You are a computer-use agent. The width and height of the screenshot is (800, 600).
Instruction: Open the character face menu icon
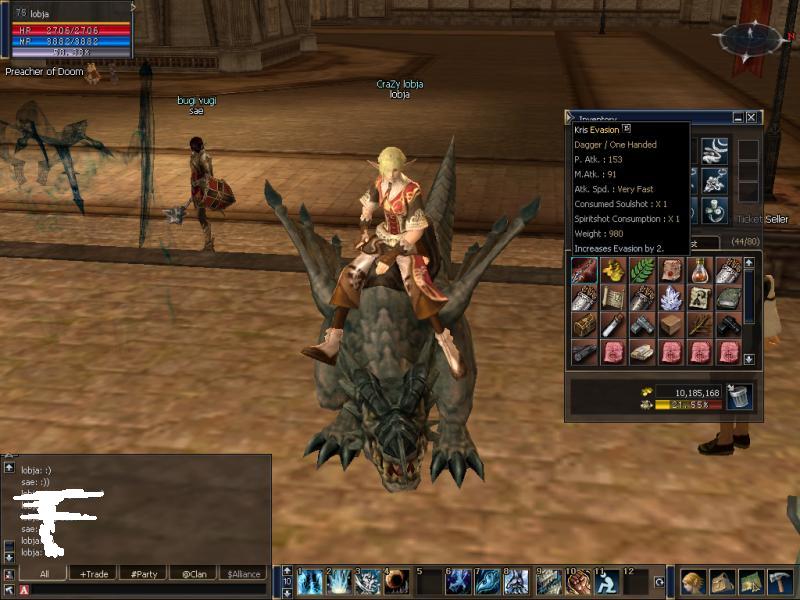693,582
